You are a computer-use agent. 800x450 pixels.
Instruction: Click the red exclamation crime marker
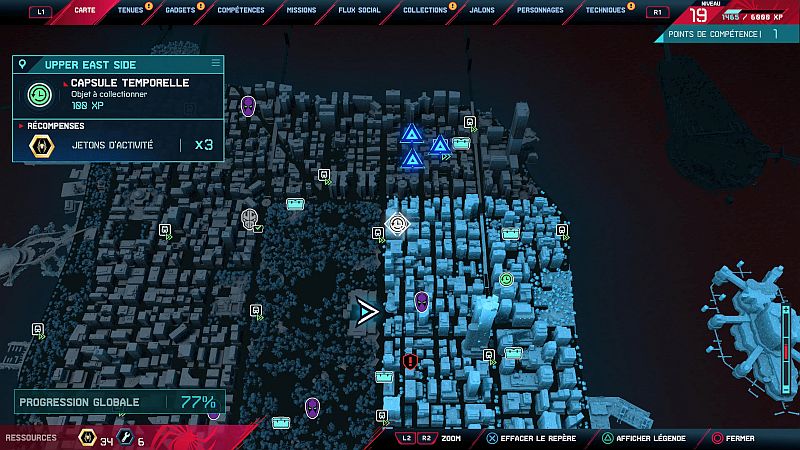coord(410,361)
